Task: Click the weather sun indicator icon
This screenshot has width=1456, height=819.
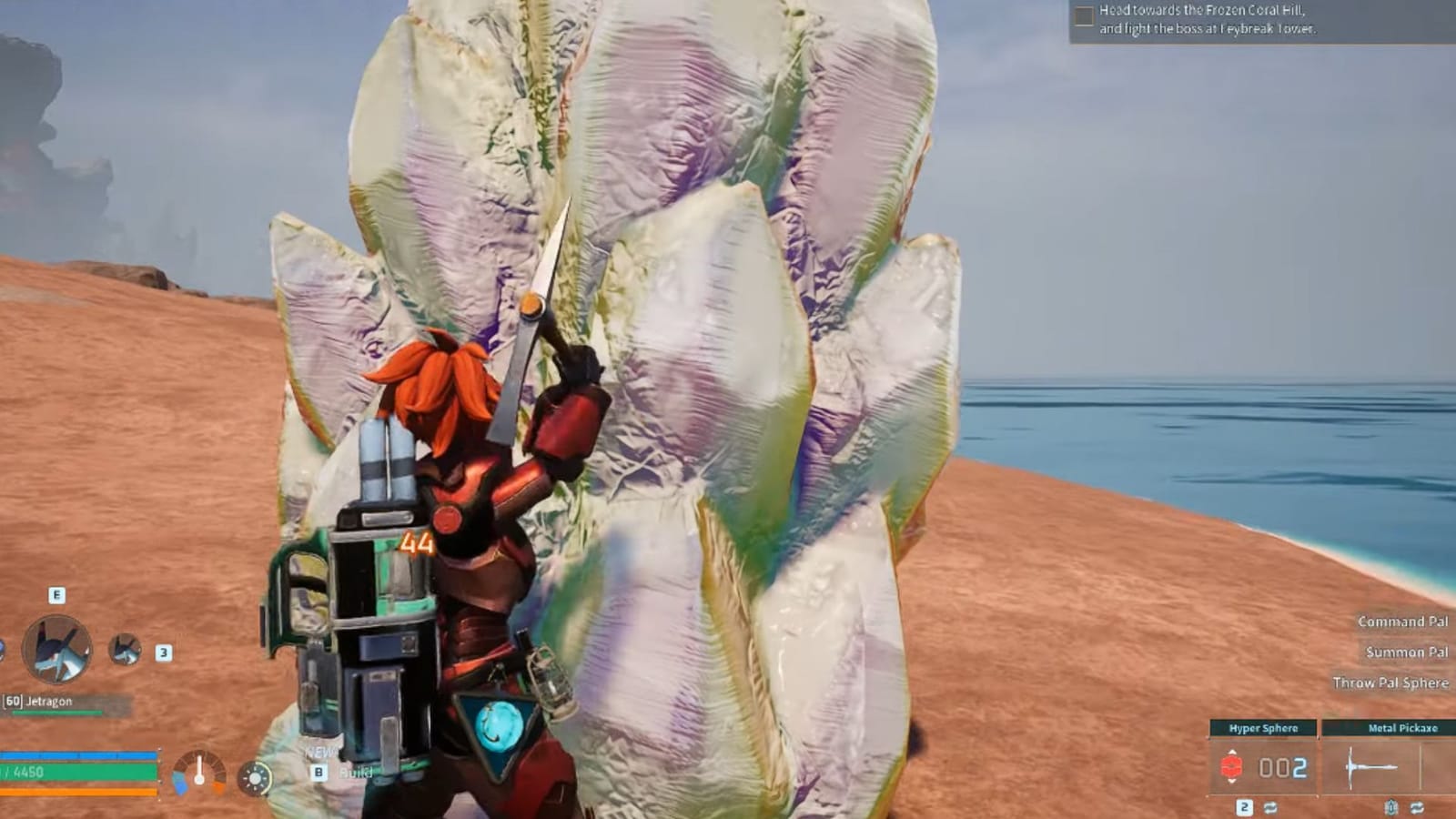Action: [x=255, y=779]
